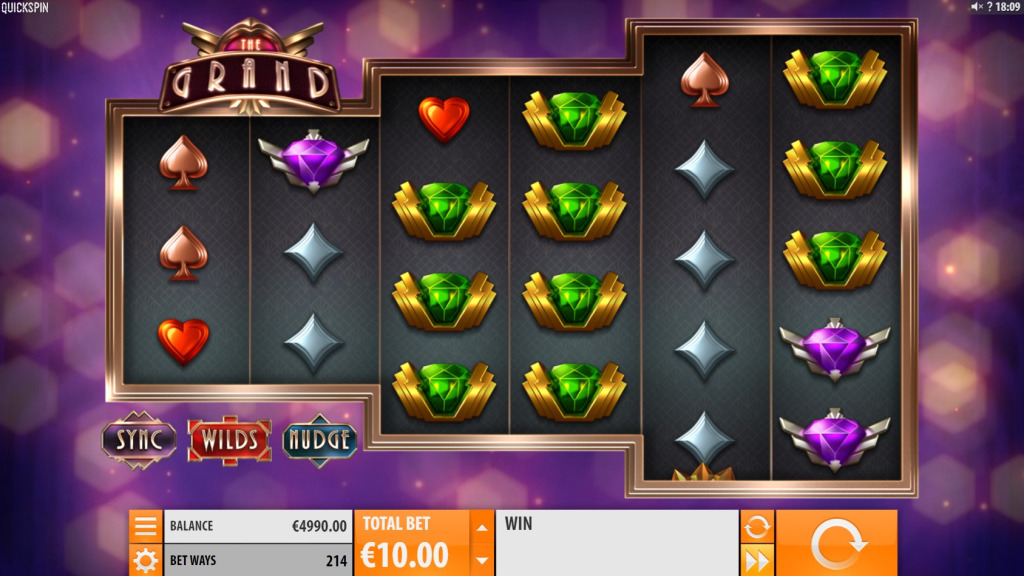The height and width of the screenshot is (576, 1024).
Task: Toggle fast-forward turbo spin mode
Action: pyautogui.click(x=757, y=560)
